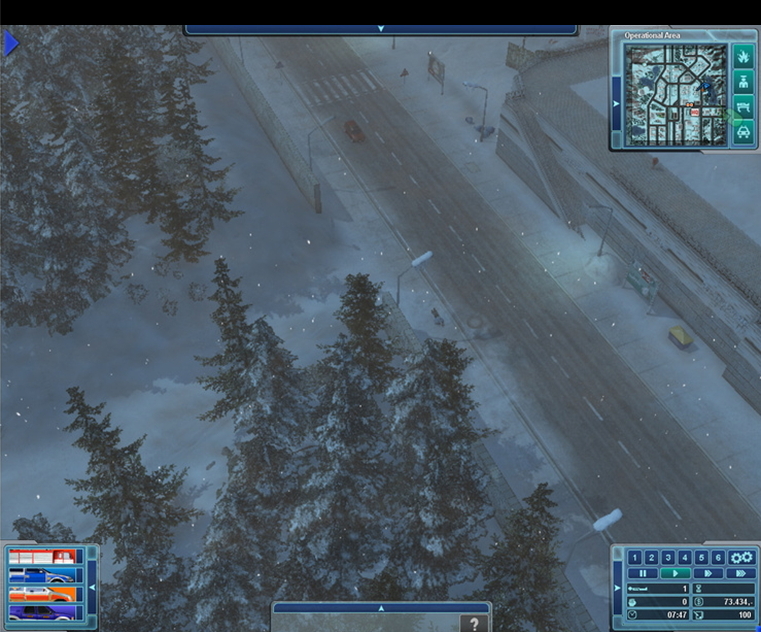761x632 pixels.
Task: Collapse the minimap panel with its side arrow
Action: point(616,102)
